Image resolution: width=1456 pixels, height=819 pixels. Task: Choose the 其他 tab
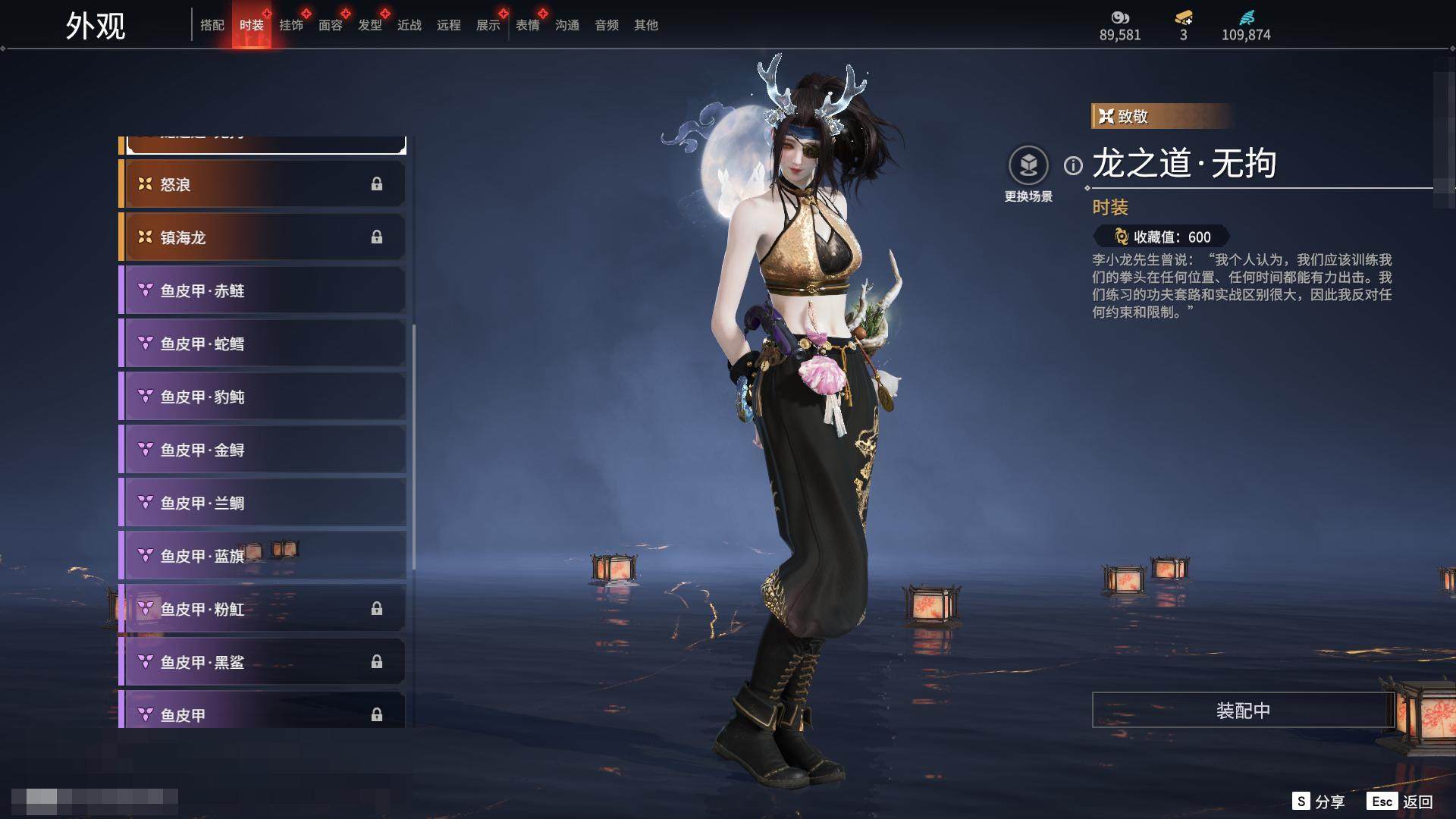tap(646, 25)
